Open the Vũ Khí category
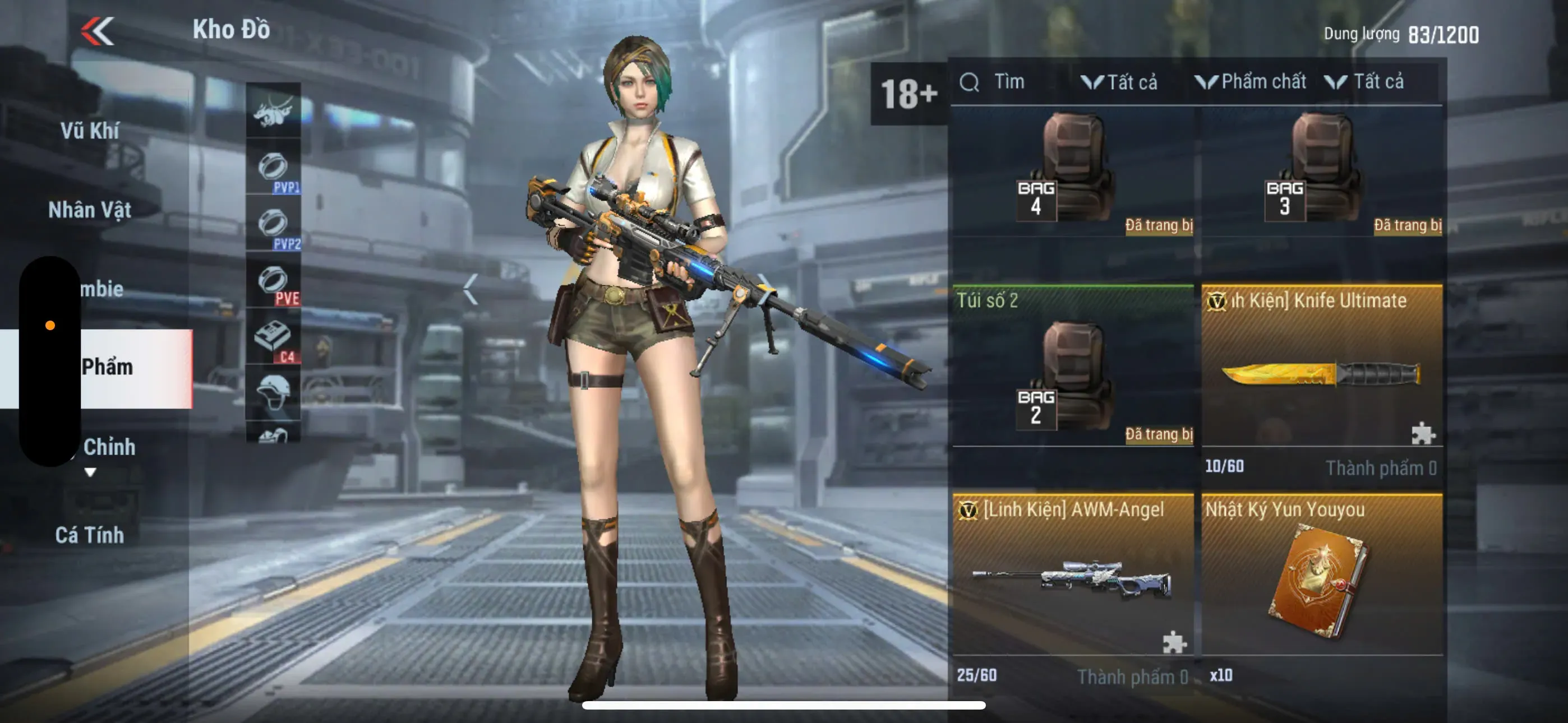Viewport: 1568px width, 723px height. (x=90, y=131)
